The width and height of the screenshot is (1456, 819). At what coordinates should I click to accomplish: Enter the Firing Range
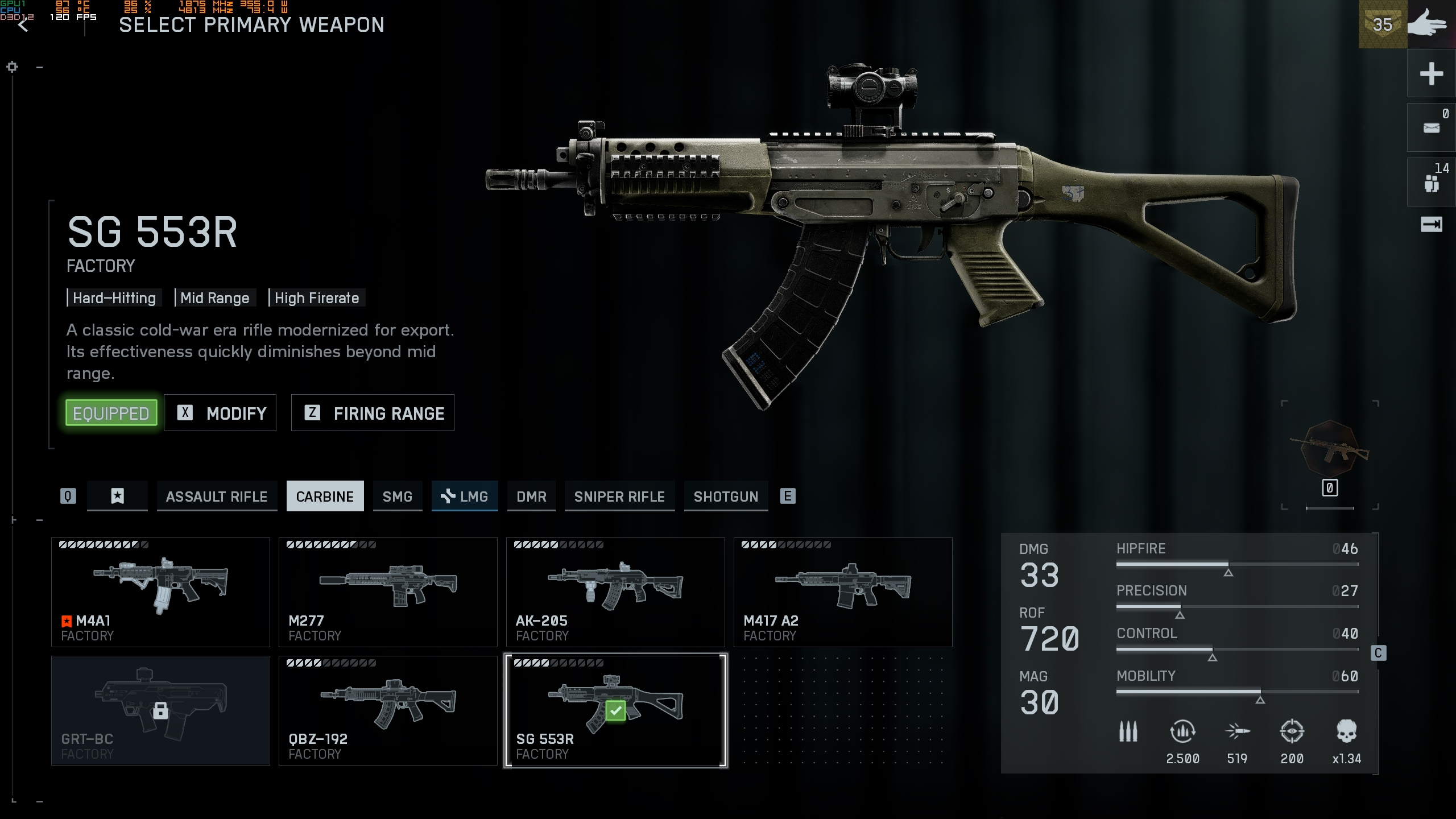[x=373, y=413]
